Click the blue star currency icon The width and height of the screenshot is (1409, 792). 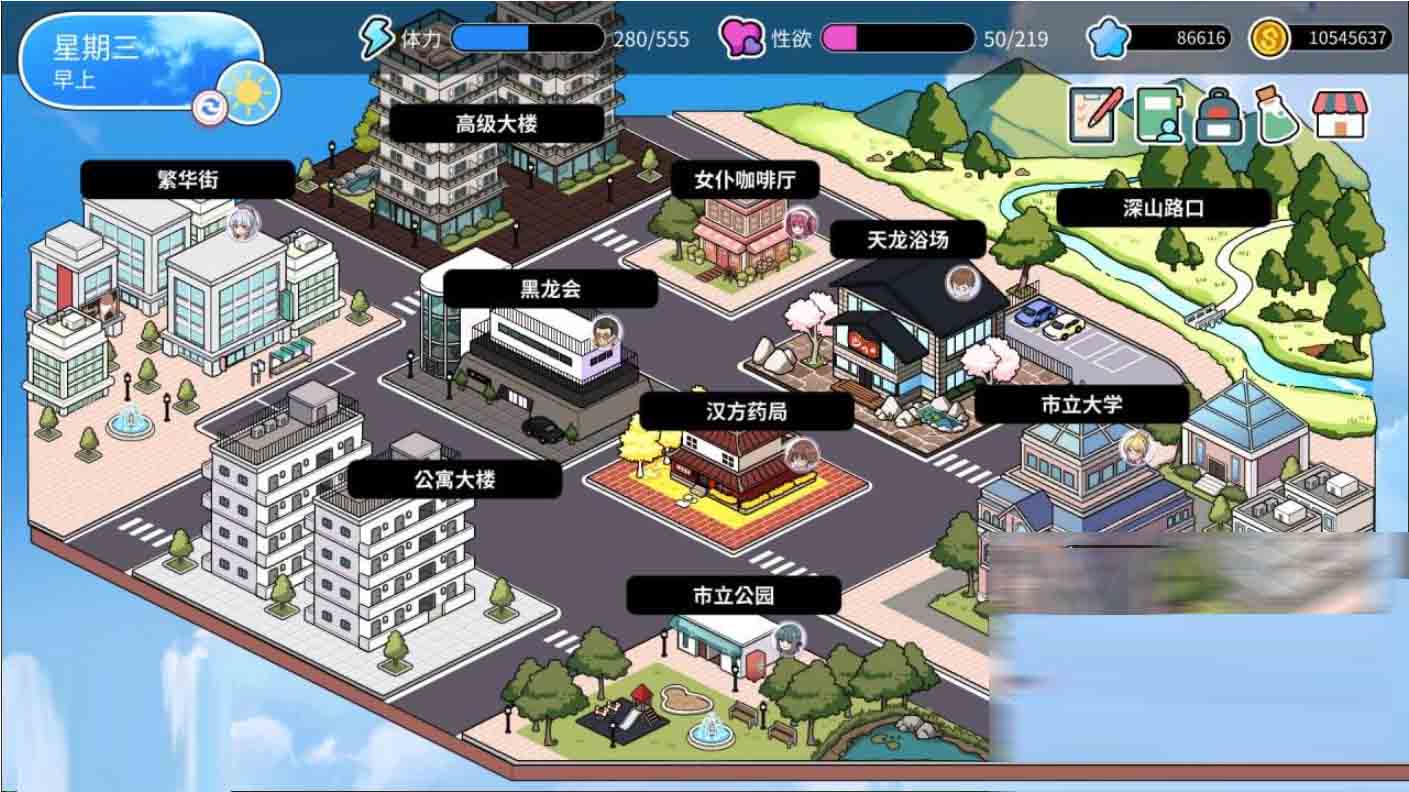1105,37
